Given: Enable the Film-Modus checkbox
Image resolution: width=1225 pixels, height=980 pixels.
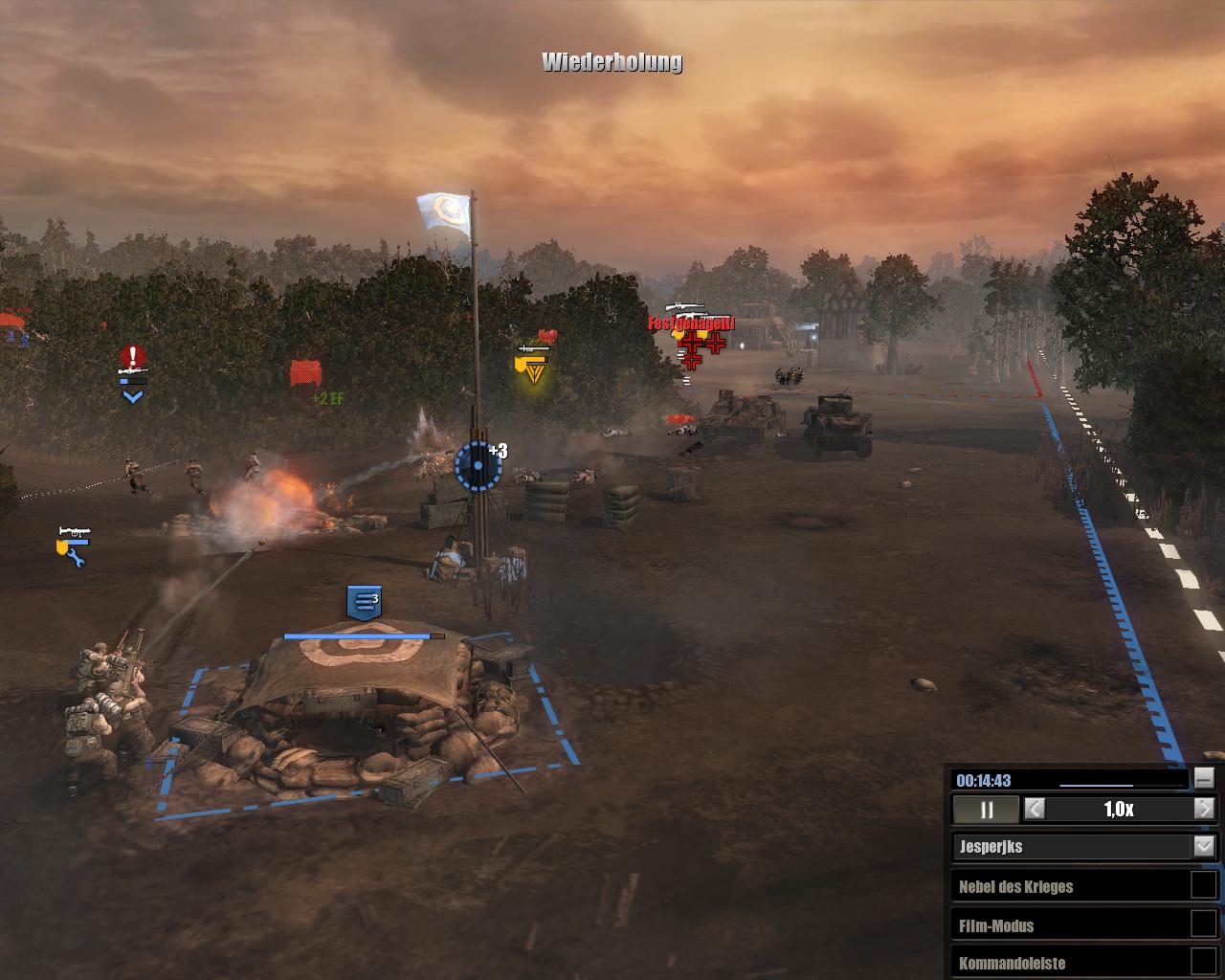Looking at the screenshot, I should (x=1203, y=924).
